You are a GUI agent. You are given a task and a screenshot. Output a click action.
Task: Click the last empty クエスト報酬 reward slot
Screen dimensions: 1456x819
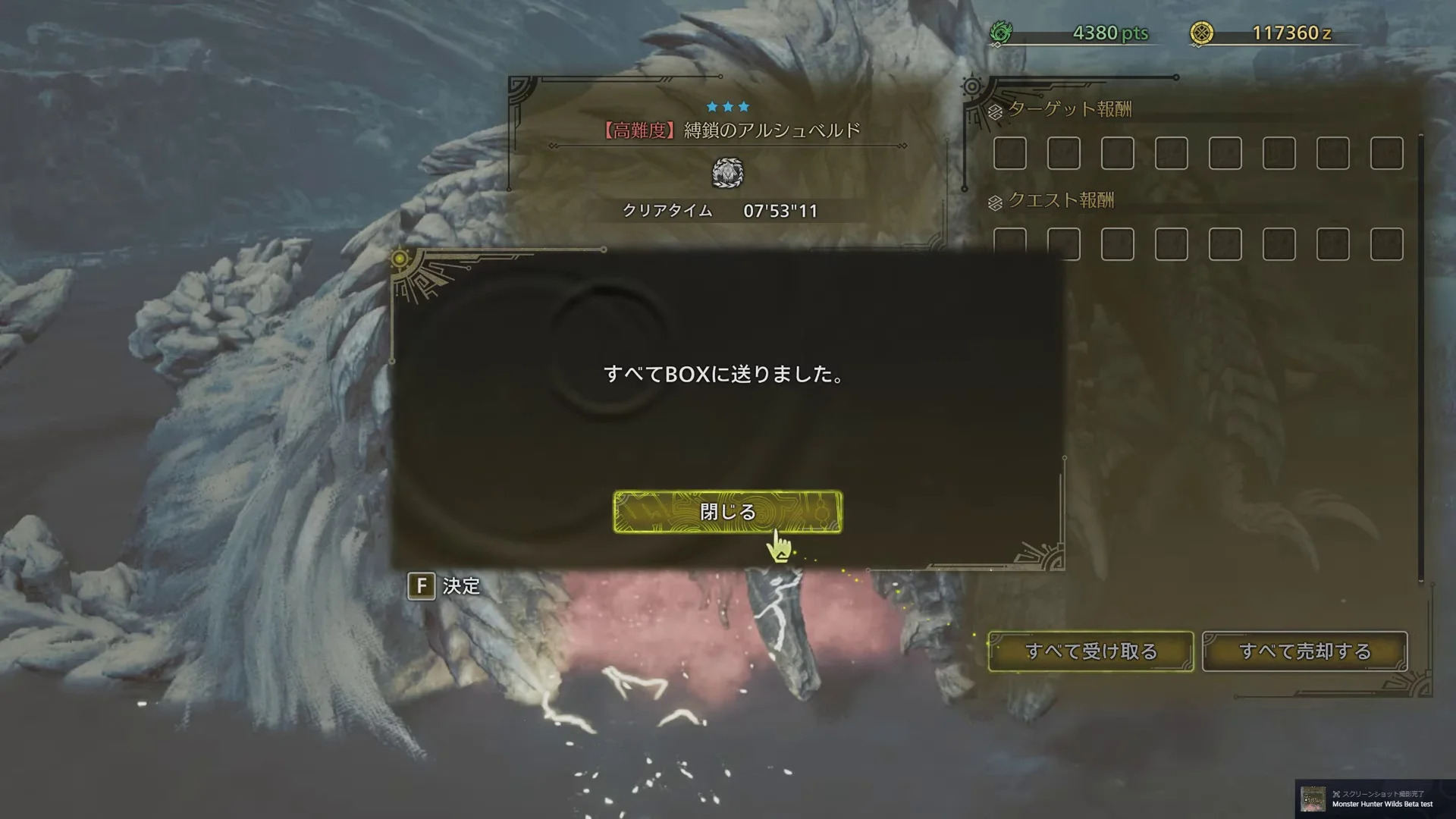coord(1387,245)
